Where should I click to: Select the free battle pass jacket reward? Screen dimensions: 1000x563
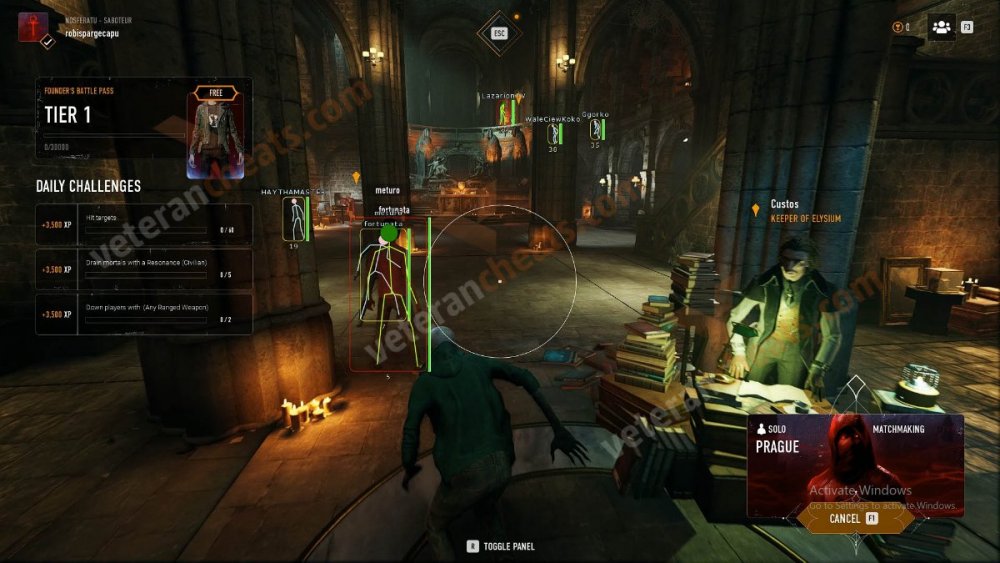click(216, 127)
